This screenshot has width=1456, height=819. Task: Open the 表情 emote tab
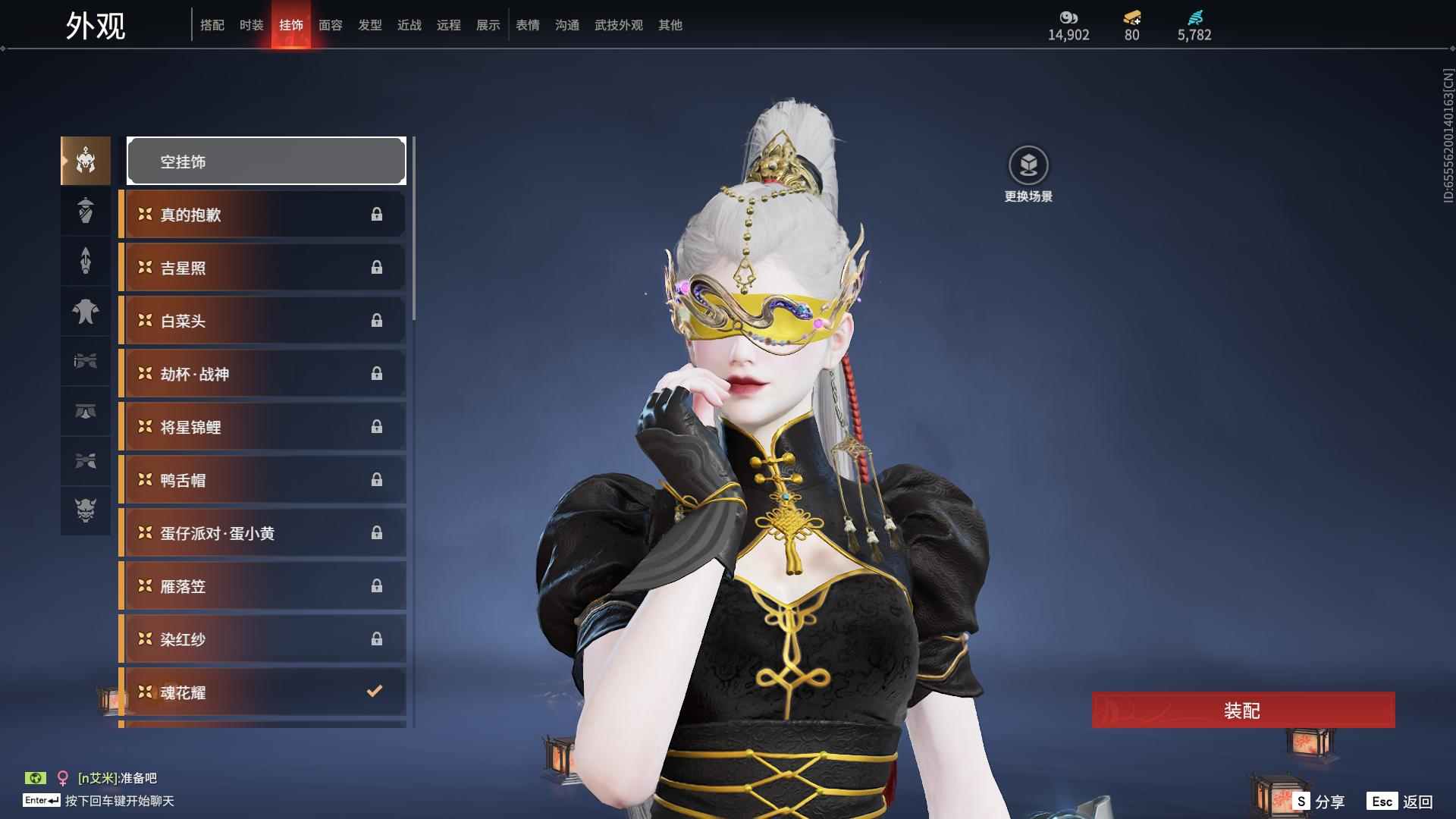(x=528, y=25)
